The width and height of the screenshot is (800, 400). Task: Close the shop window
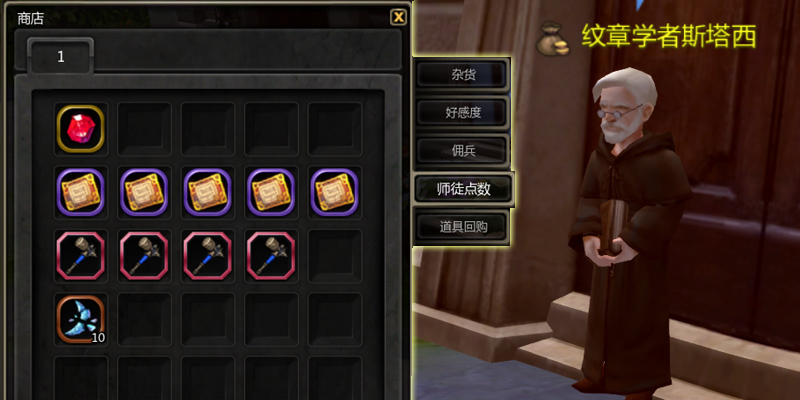point(399,16)
